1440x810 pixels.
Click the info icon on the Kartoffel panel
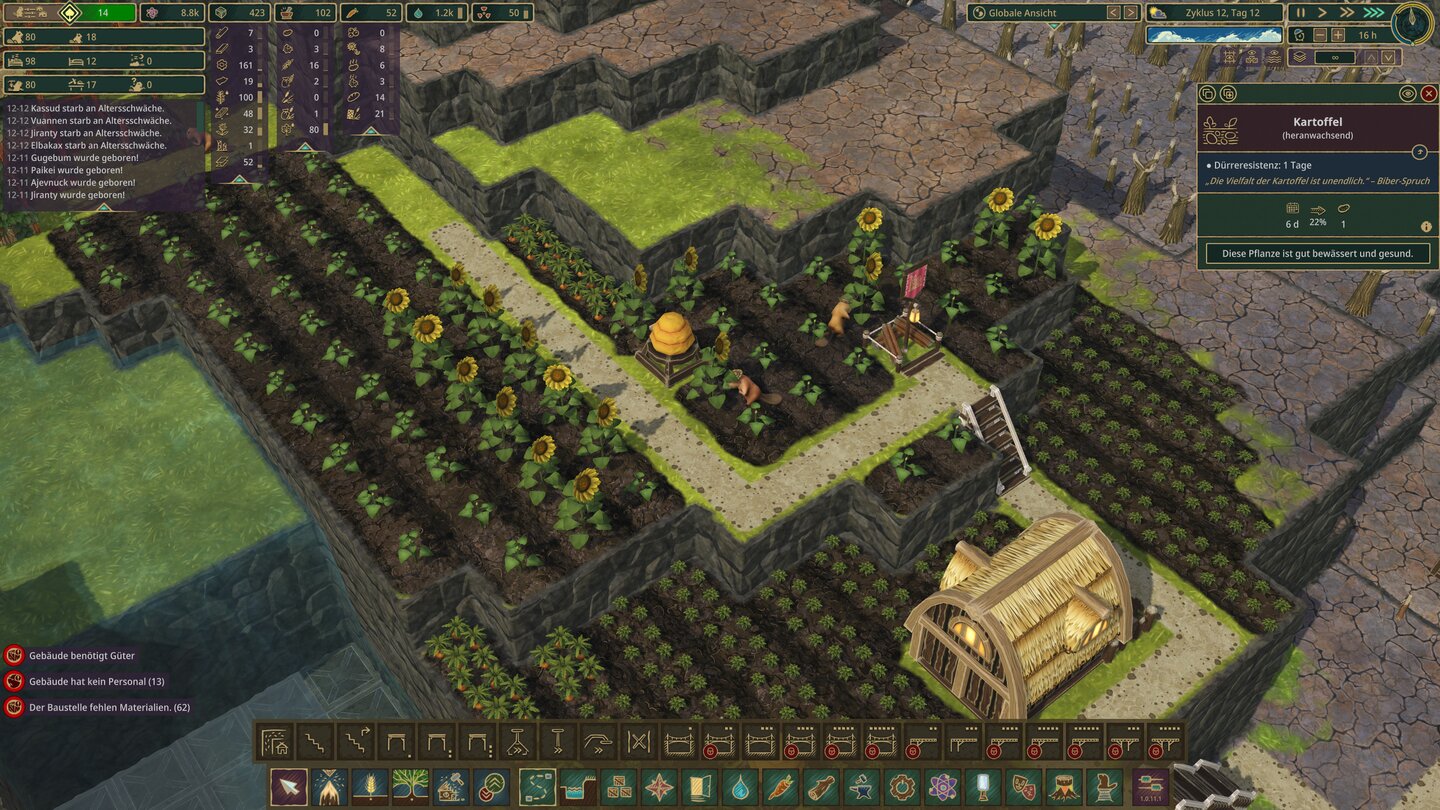[1426, 226]
